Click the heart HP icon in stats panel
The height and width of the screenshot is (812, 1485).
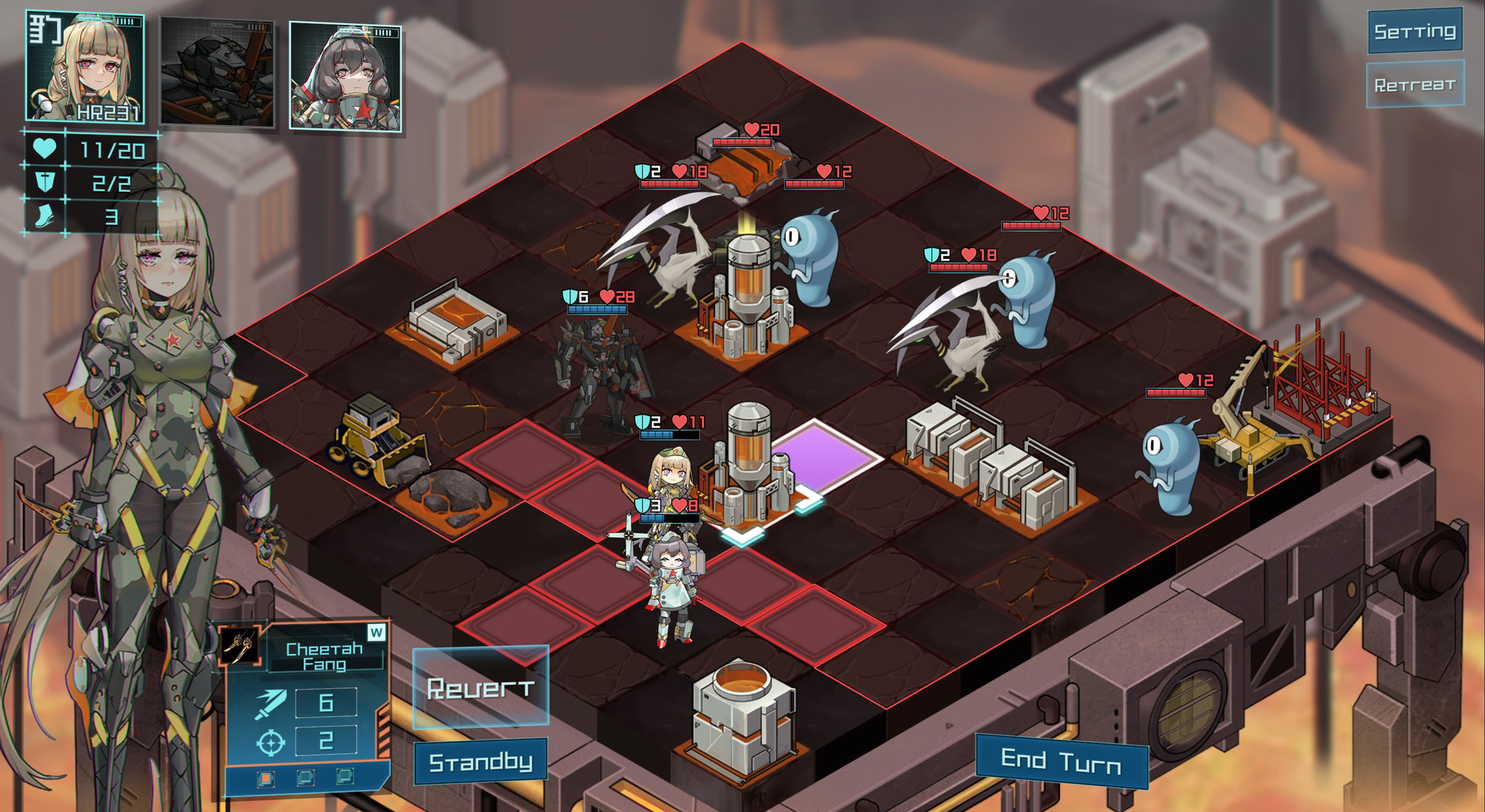(43, 146)
